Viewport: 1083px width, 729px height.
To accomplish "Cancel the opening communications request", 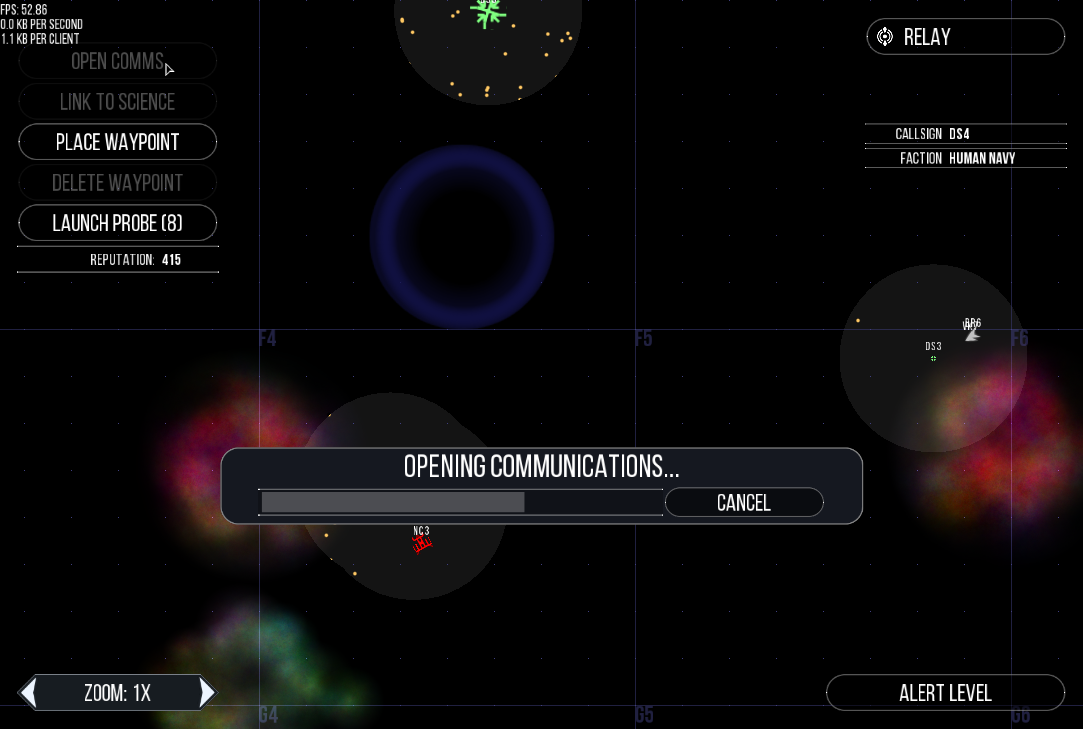I will point(743,503).
